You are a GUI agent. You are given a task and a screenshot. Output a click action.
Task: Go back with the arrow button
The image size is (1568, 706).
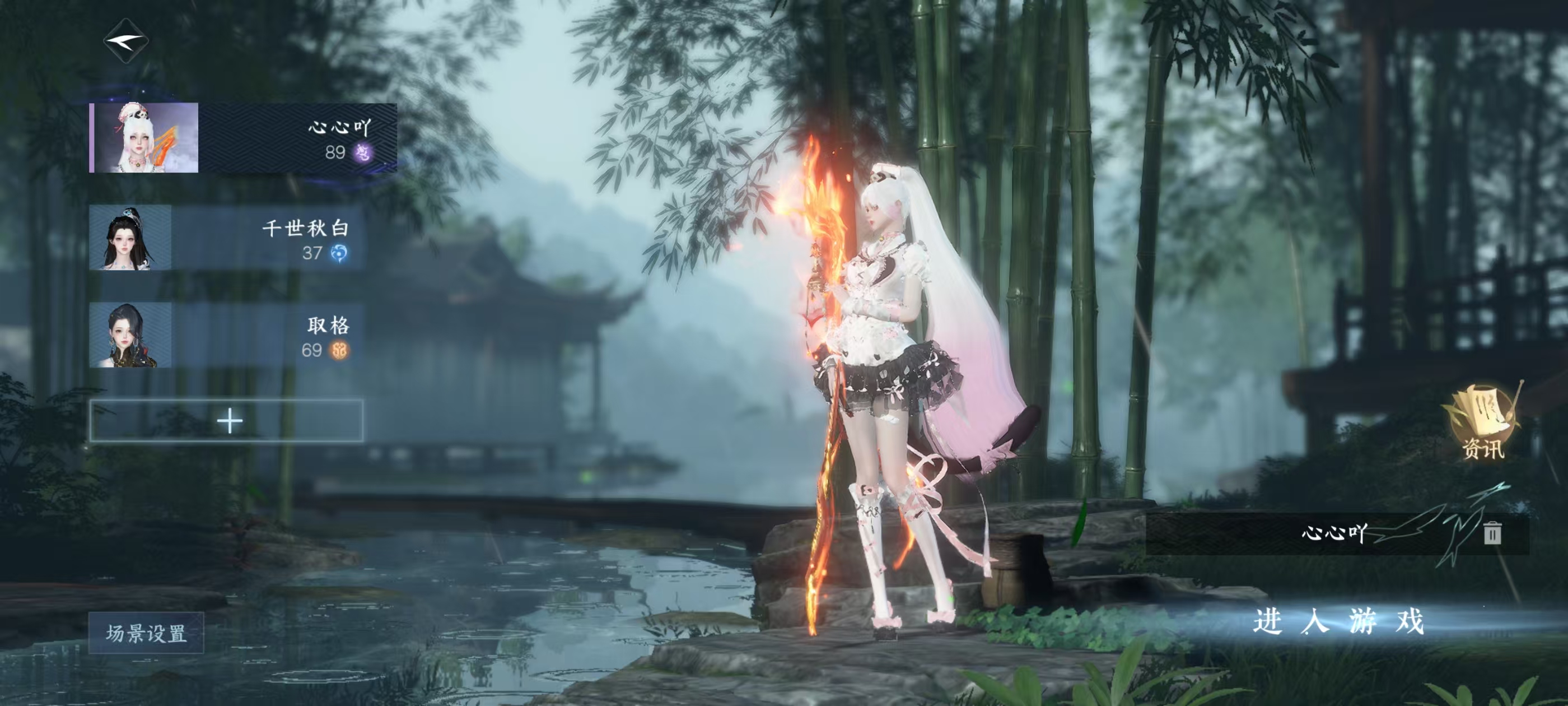(x=126, y=41)
